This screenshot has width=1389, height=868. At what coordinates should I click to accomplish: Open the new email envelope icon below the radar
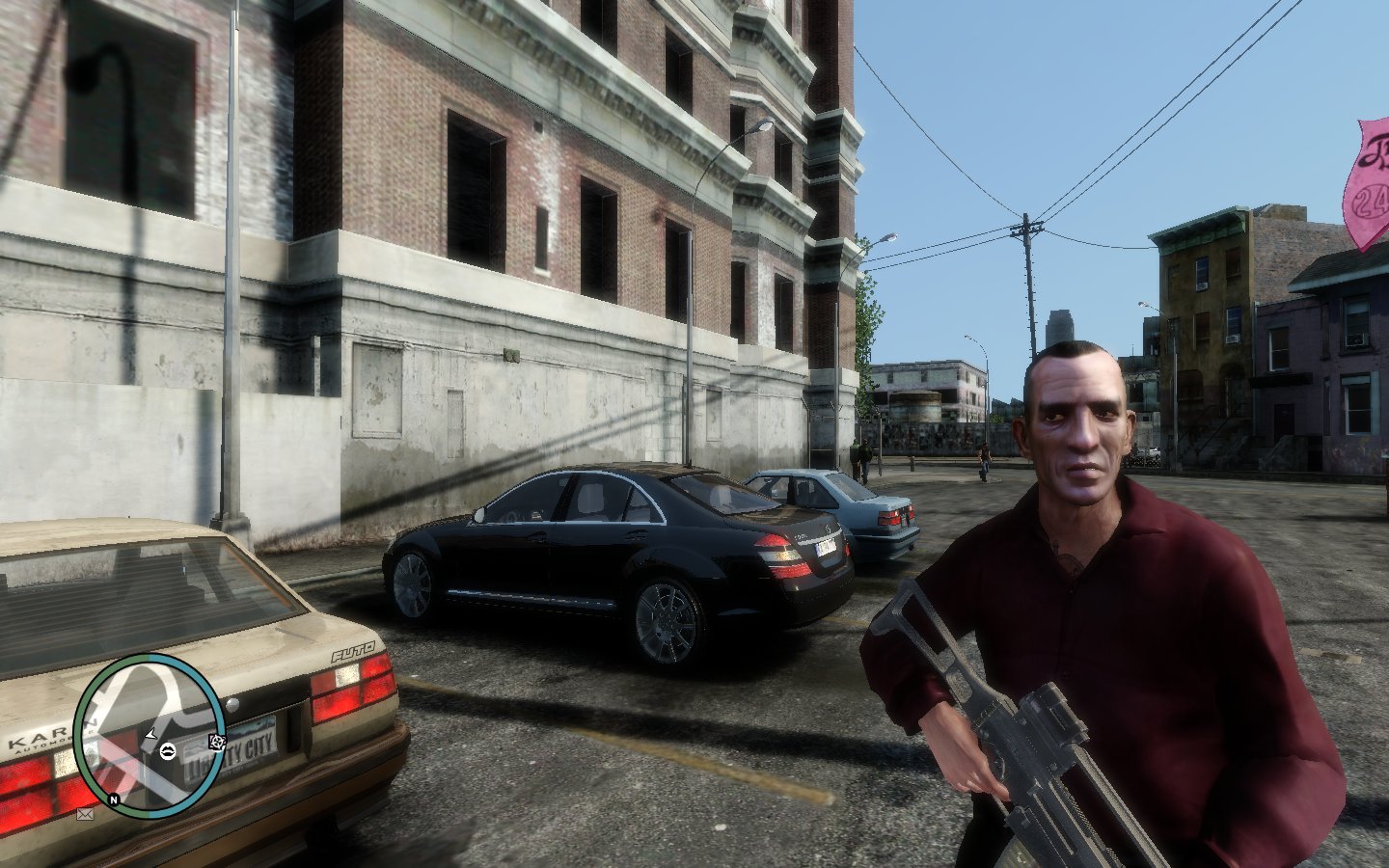point(83,814)
